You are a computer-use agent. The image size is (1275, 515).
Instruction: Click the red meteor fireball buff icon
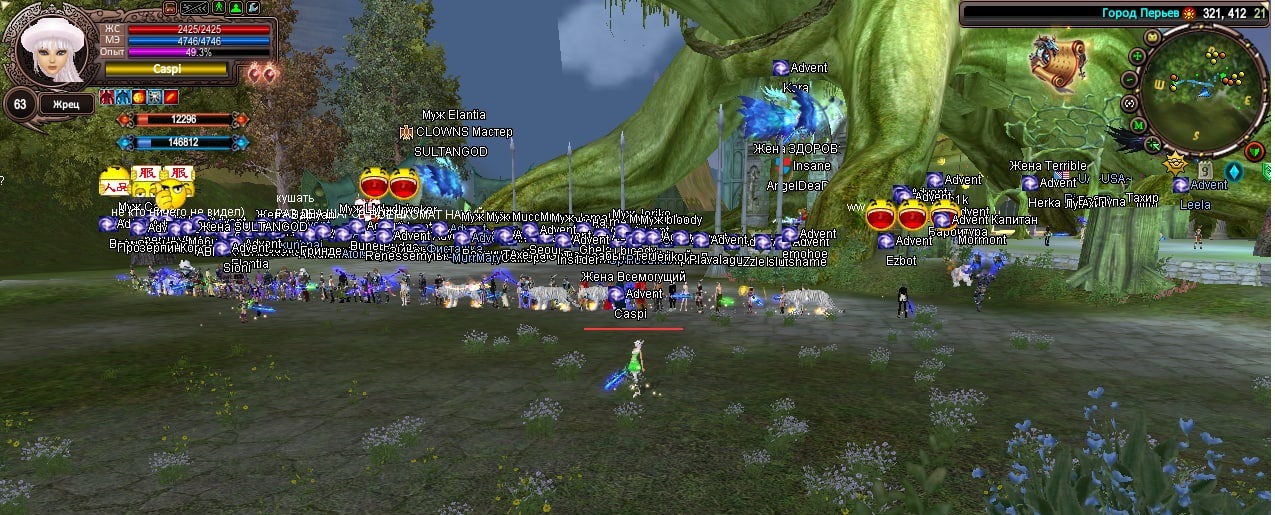[x=139, y=98]
